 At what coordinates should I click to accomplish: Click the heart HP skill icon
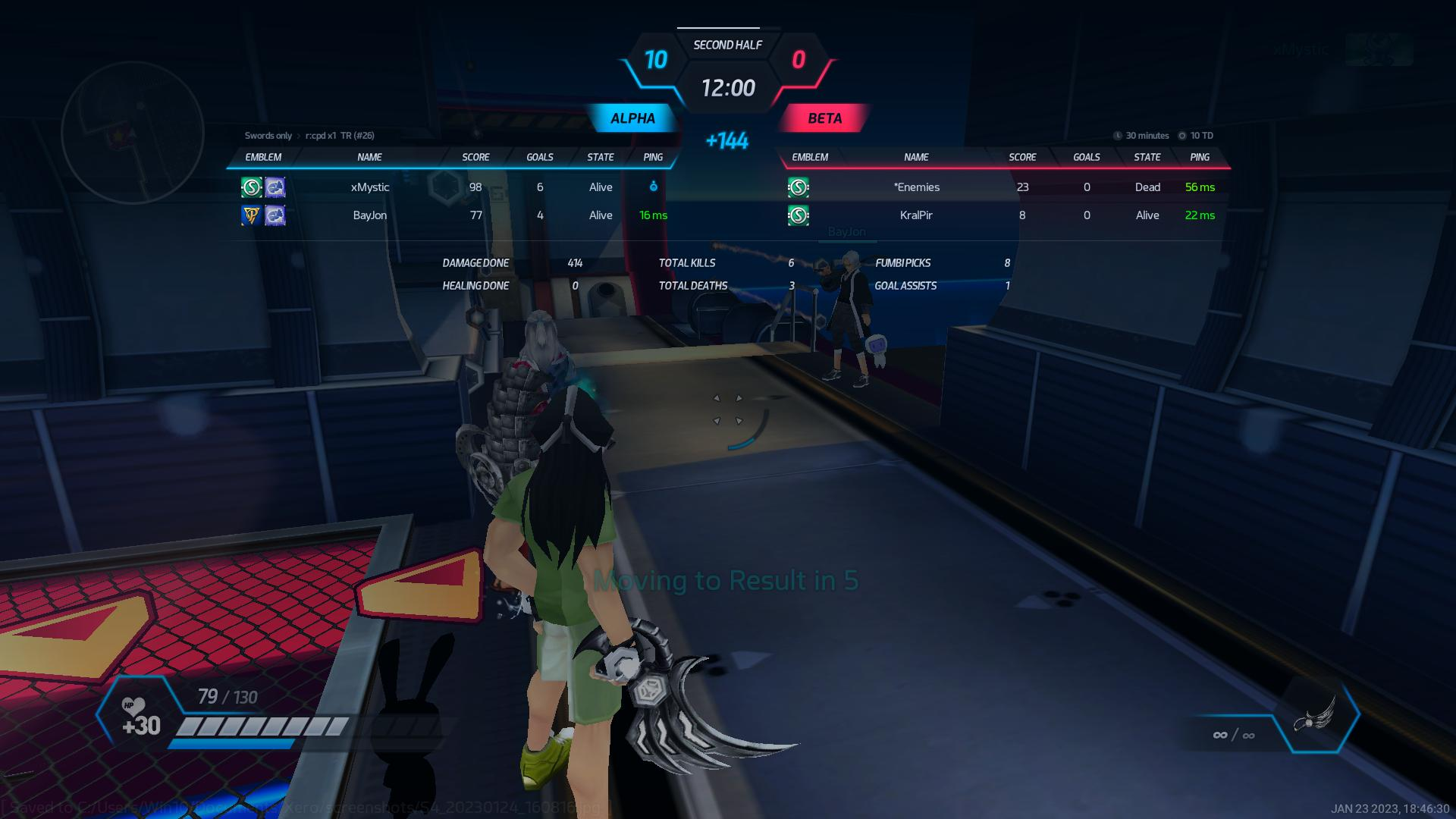134,708
